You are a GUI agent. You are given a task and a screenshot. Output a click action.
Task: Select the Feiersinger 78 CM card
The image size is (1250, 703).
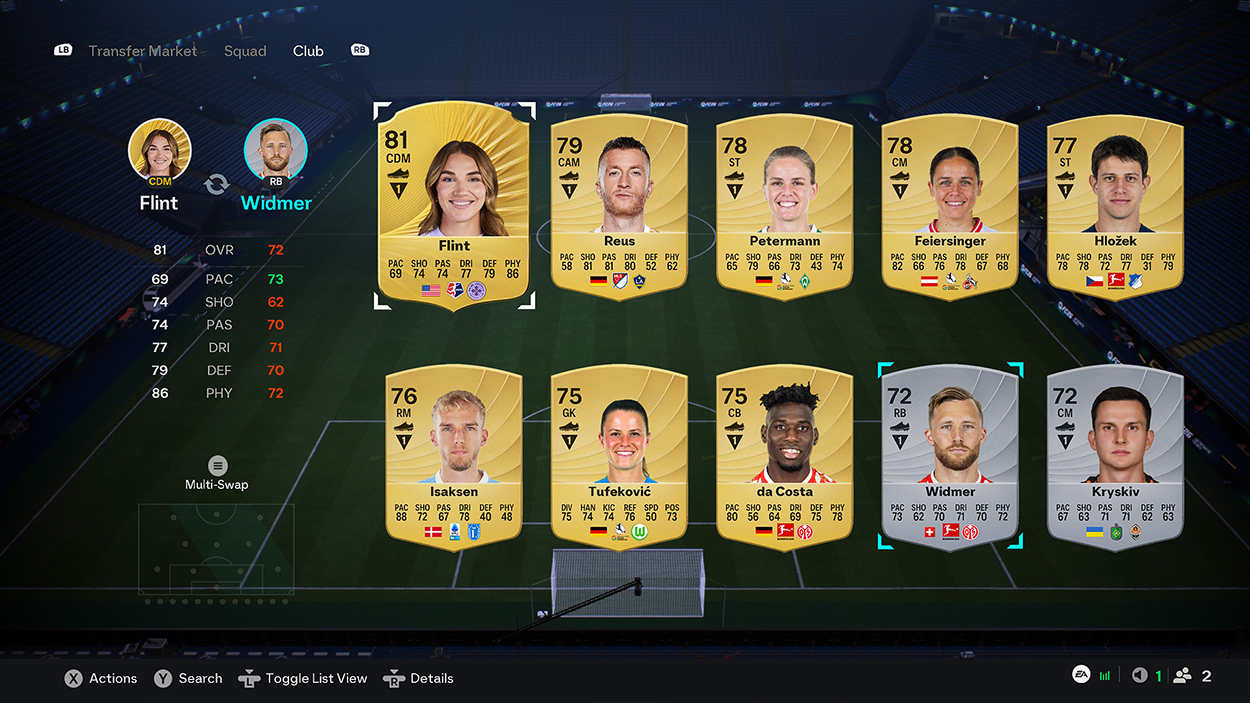(949, 207)
